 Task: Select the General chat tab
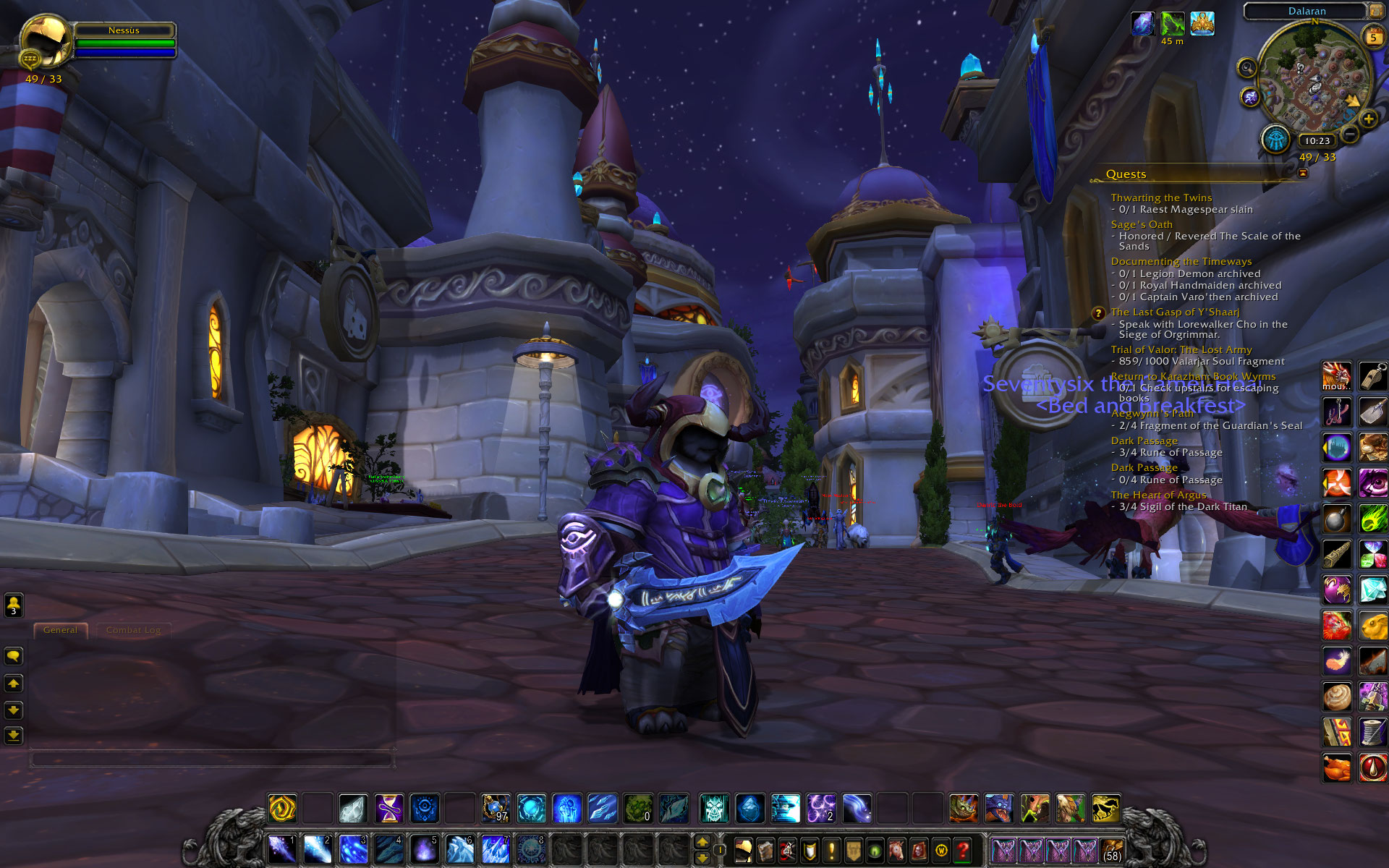tap(60, 630)
